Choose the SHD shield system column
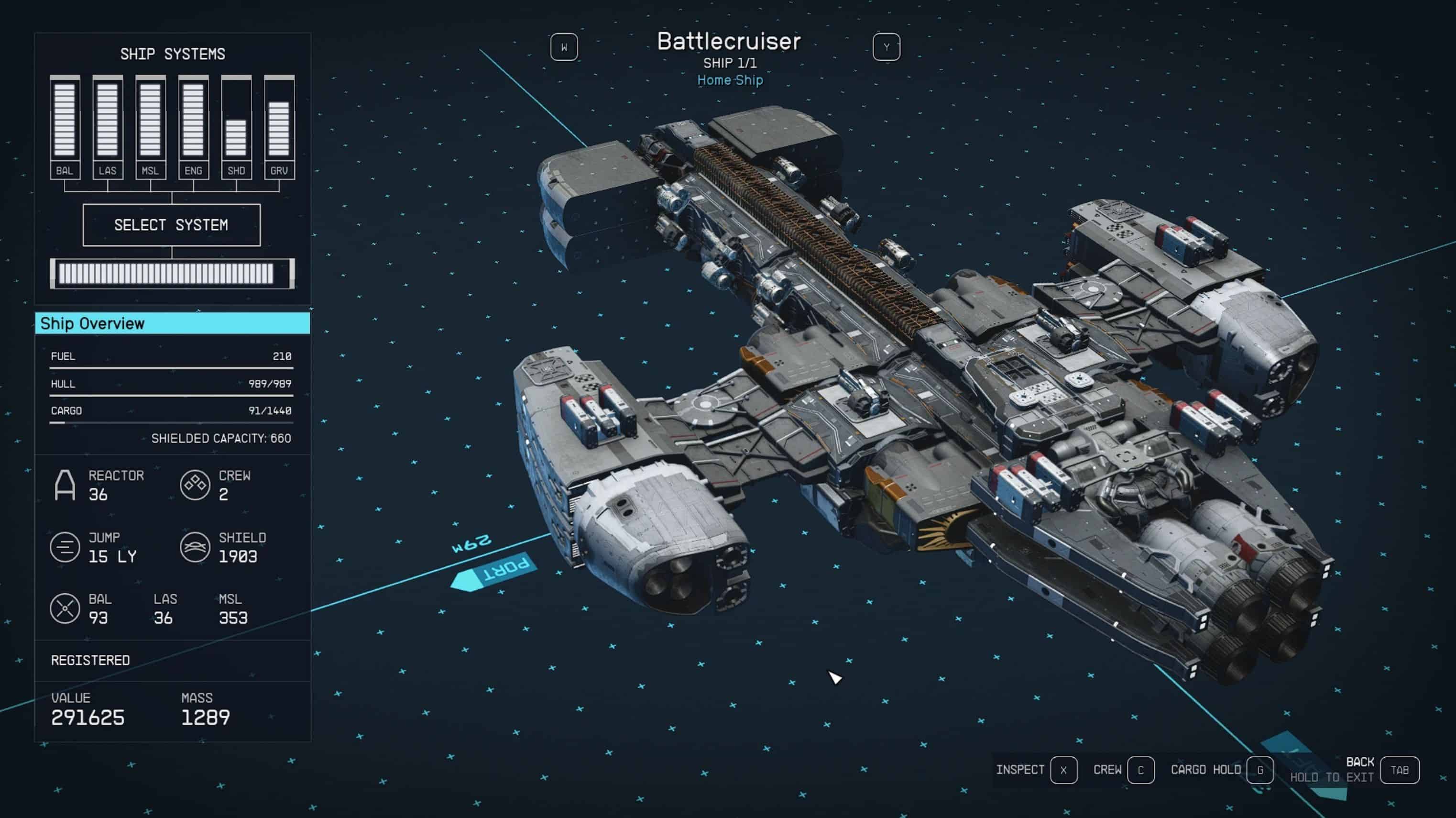This screenshot has width=1456, height=818. 236,128
